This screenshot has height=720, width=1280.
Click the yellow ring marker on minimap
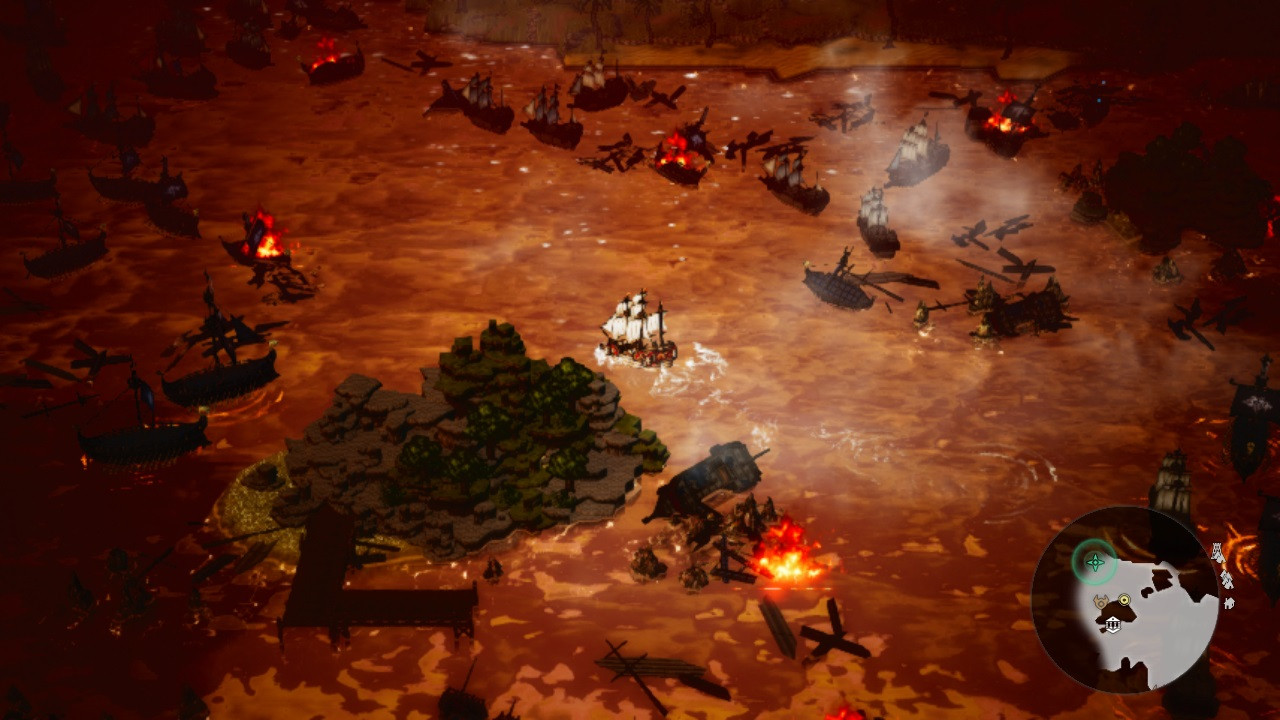tap(1125, 601)
